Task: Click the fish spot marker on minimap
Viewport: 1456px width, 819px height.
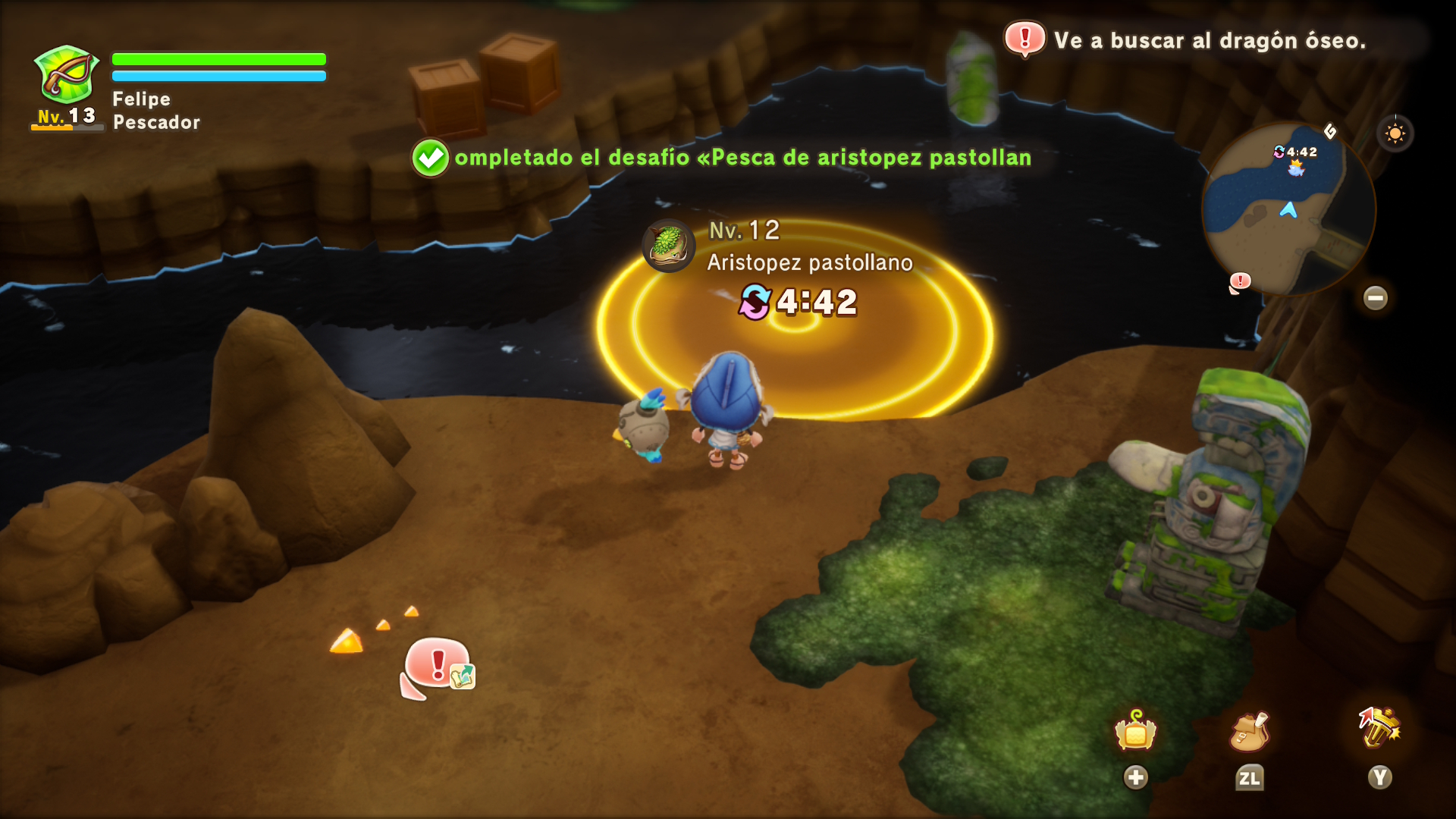Action: point(1296,168)
